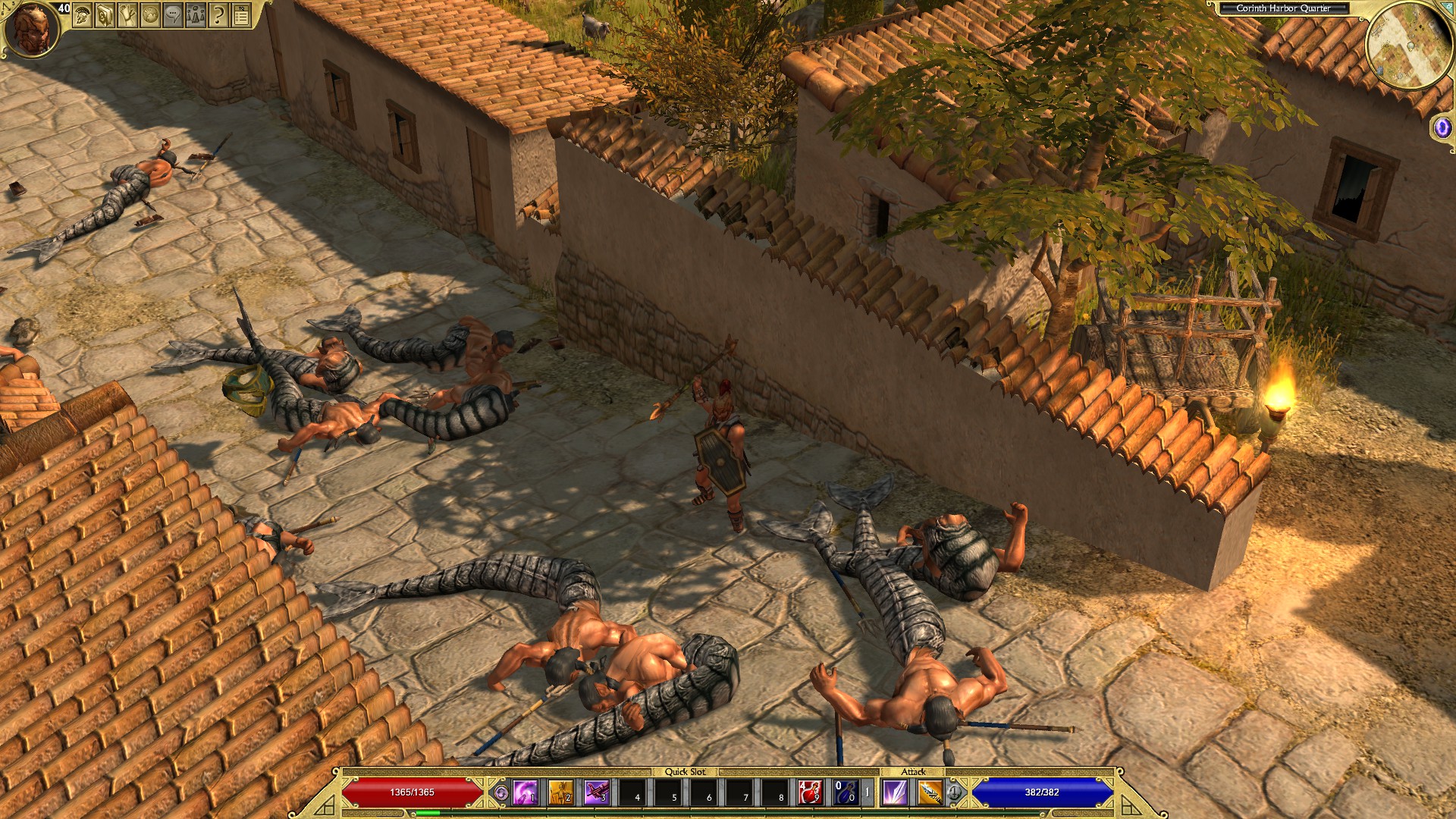The height and width of the screenshot is (819, 1456).
Task: Show the world map globe
Action: (150, 14)
